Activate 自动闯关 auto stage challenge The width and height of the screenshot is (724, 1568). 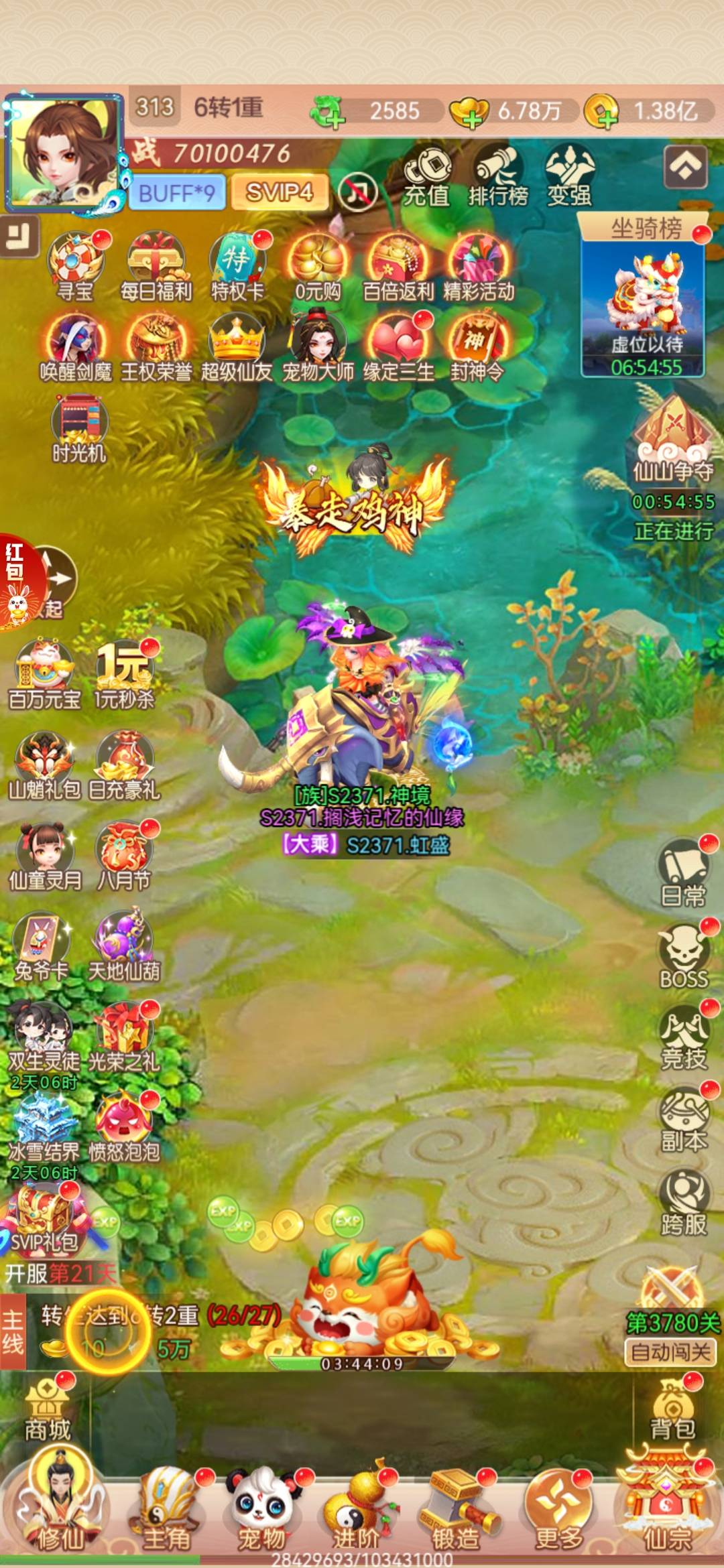click(670, 1352)
